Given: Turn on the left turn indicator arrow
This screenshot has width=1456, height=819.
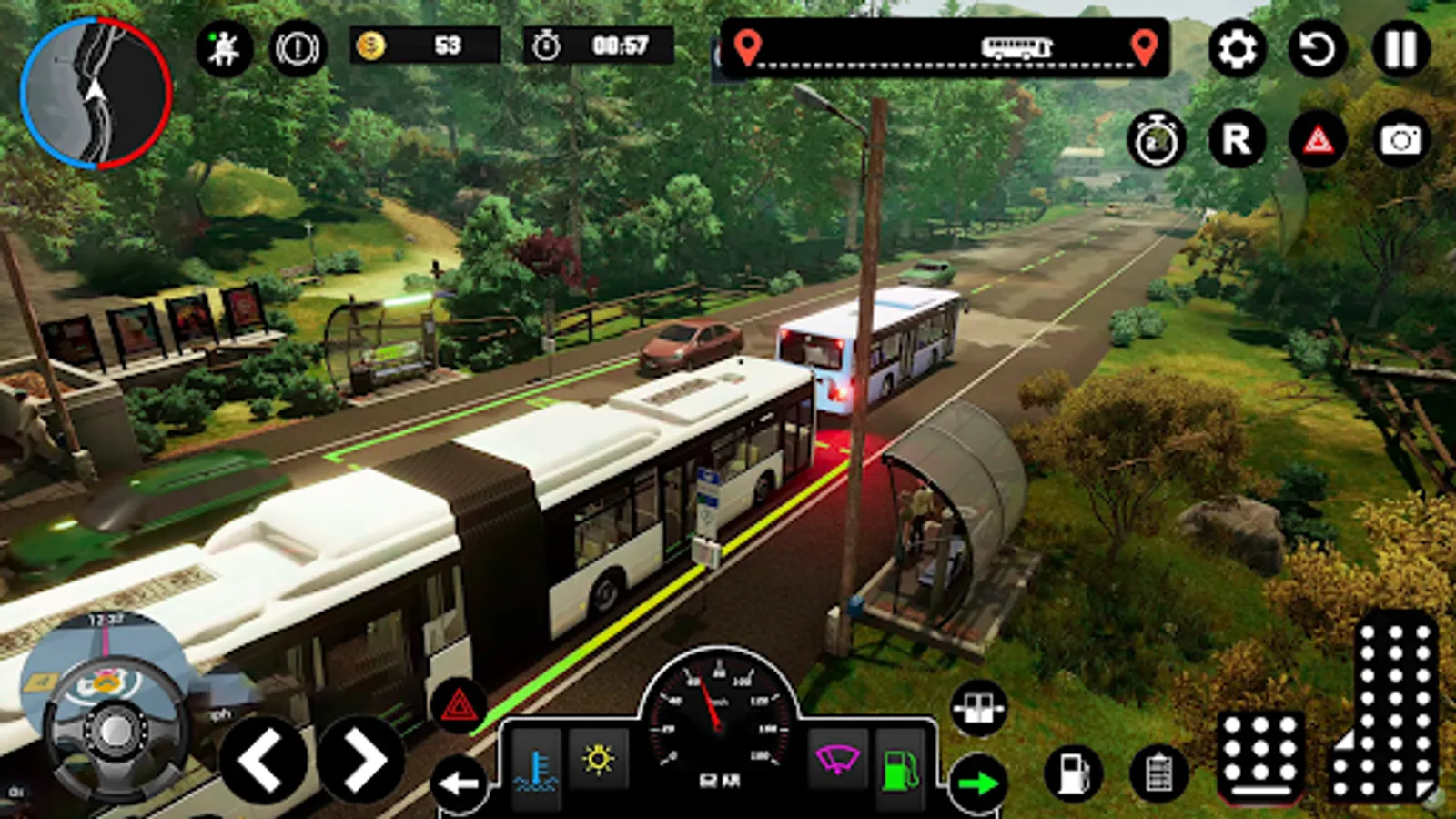Looking at the screenshot, I should (460, 783).
